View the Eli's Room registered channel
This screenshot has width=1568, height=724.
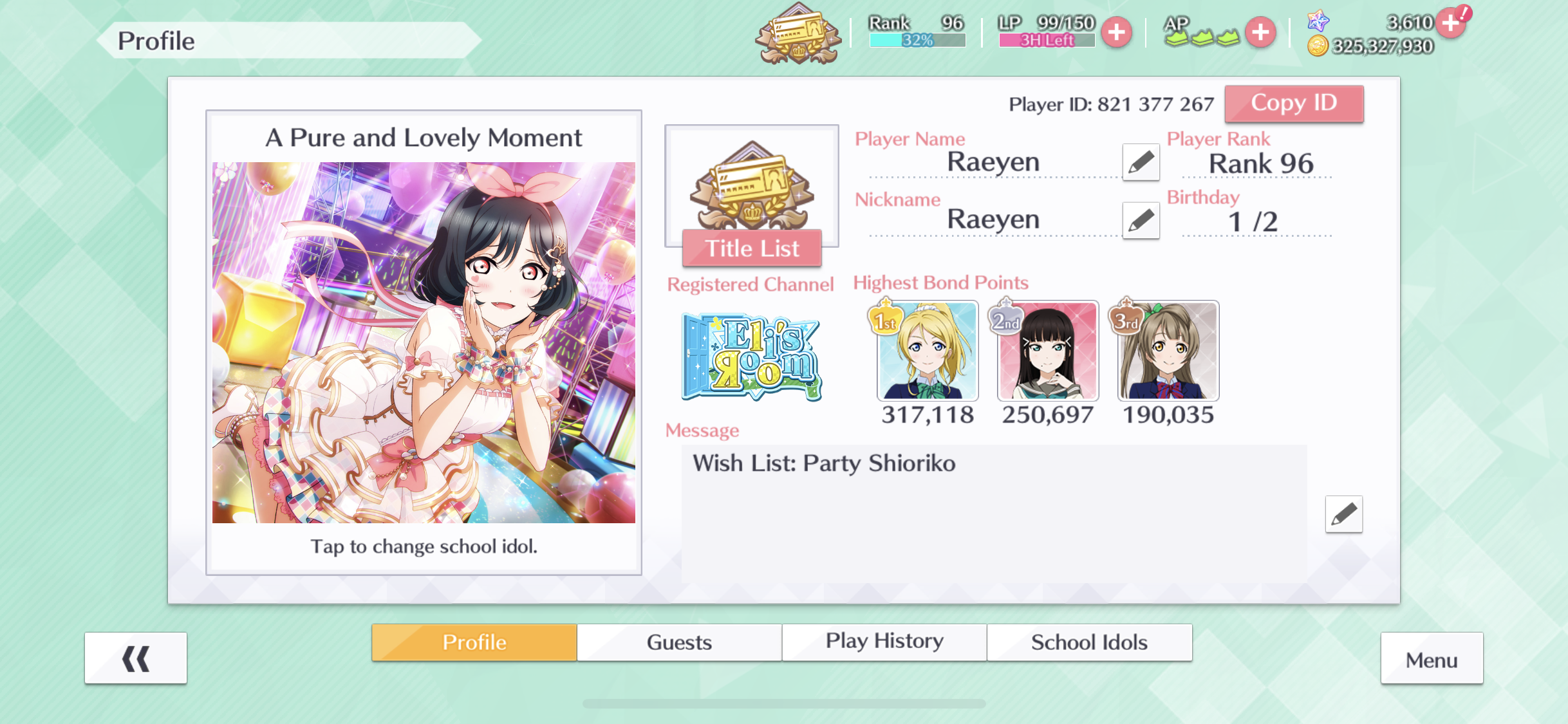pos(751,357)
